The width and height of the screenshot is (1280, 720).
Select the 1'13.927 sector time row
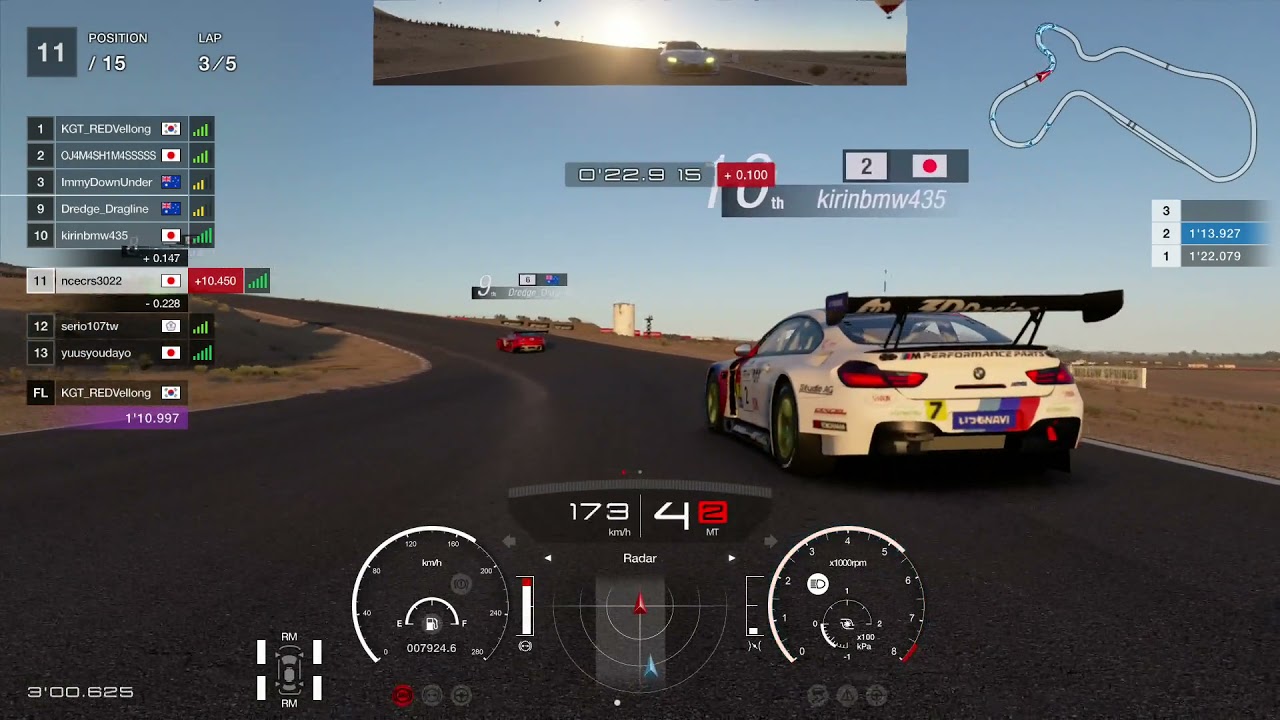click(1214, 234)
